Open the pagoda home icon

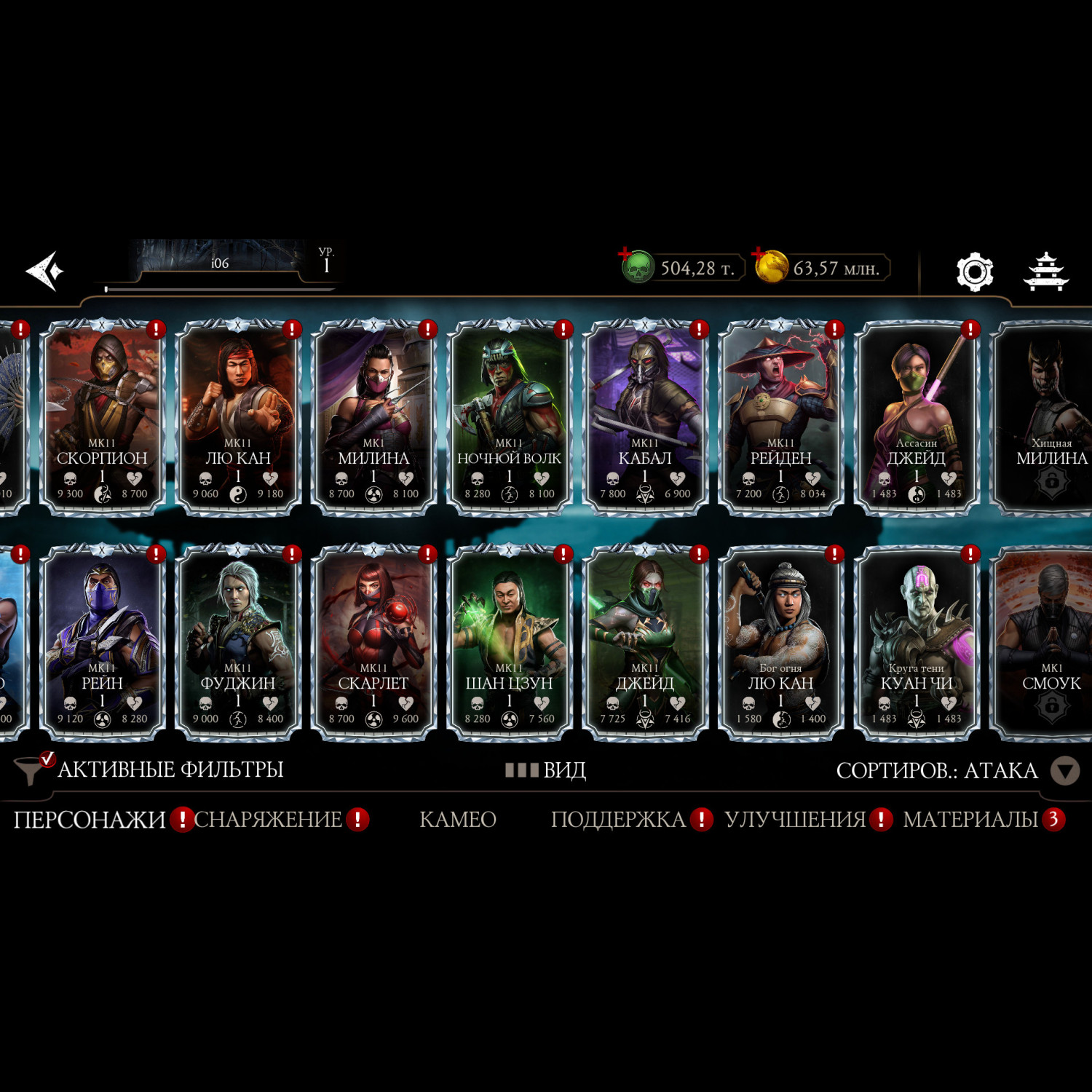[1045, 272]
